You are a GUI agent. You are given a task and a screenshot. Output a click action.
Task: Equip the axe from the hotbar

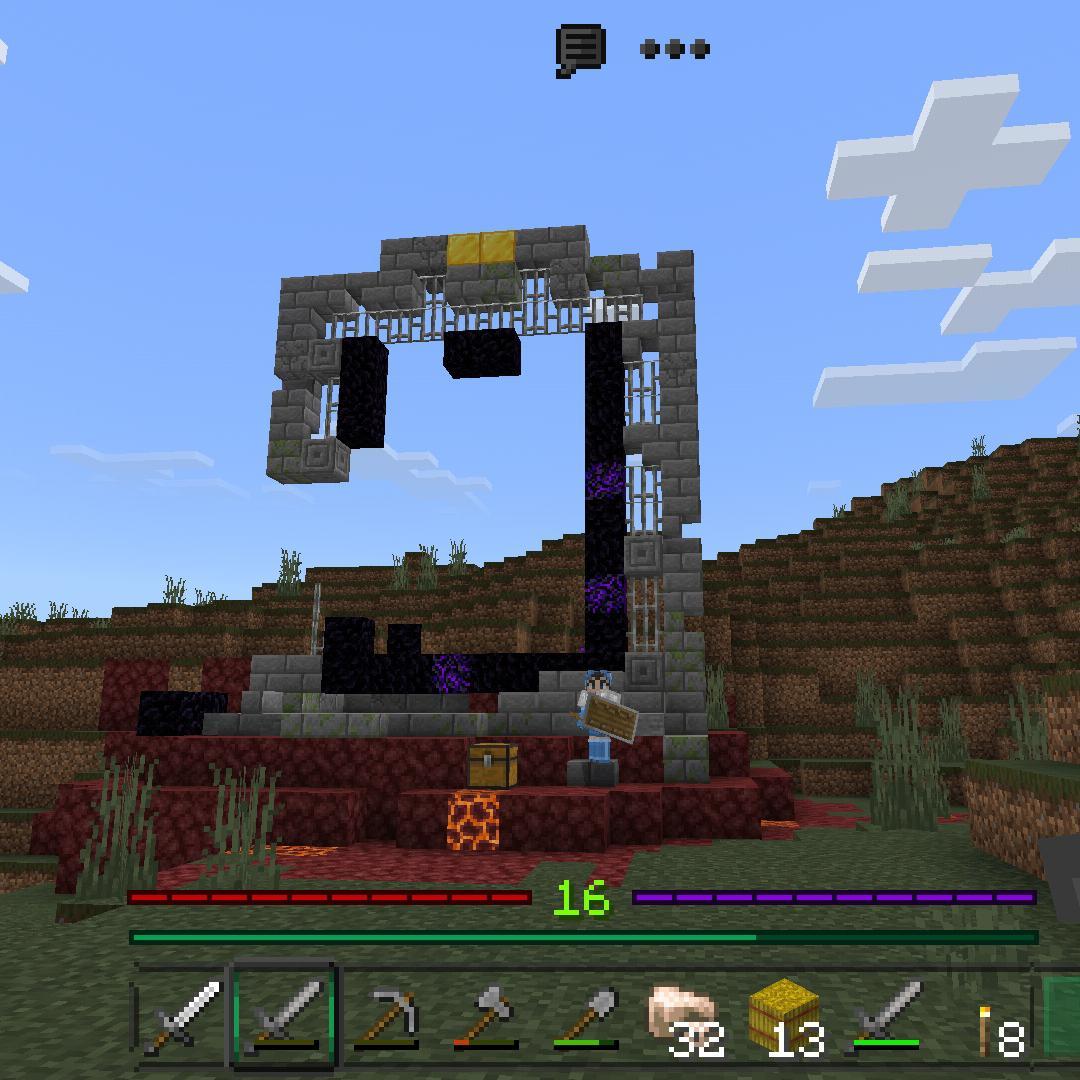(486, 1016)
